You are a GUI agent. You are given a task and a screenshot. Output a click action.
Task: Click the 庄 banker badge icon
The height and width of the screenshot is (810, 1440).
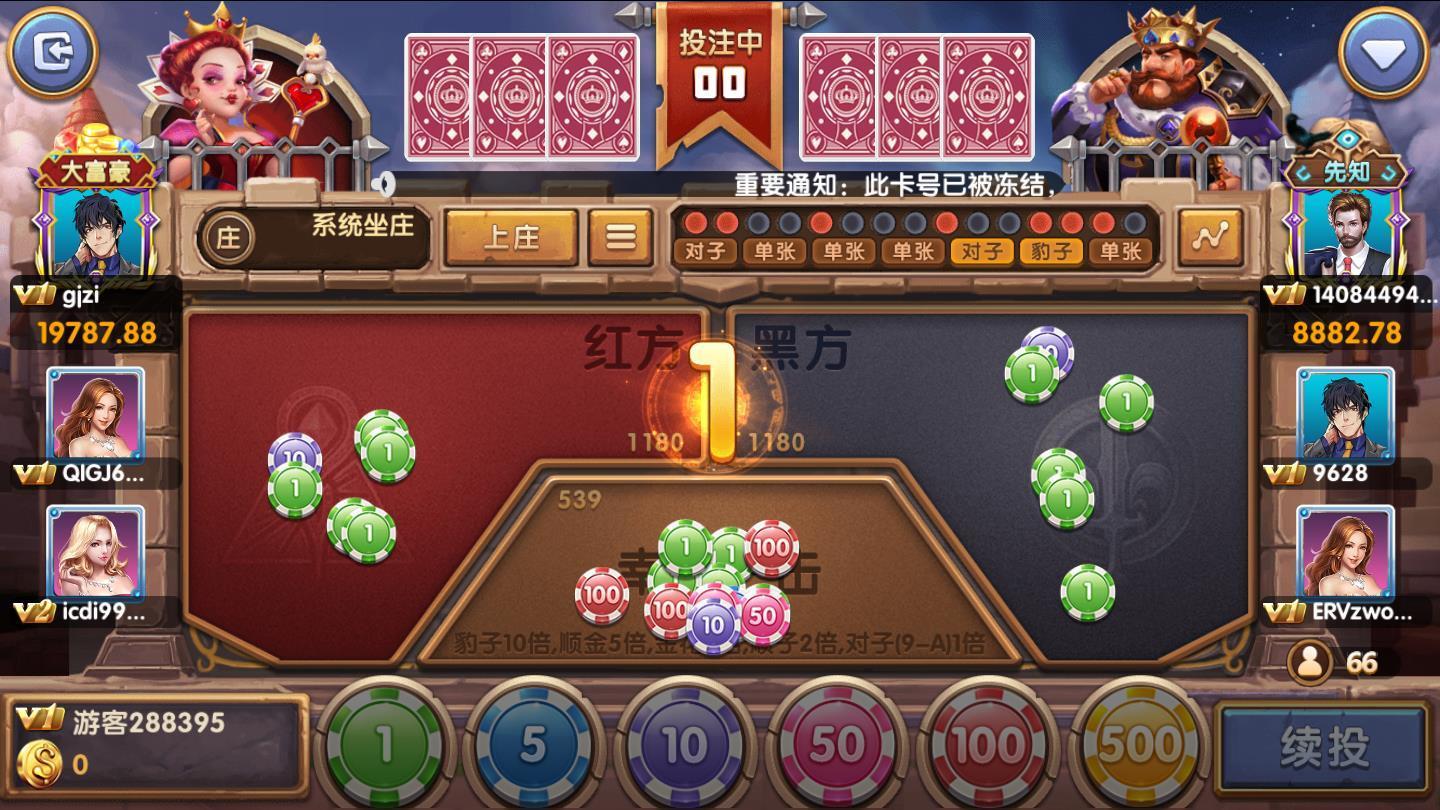coord(227,237)
